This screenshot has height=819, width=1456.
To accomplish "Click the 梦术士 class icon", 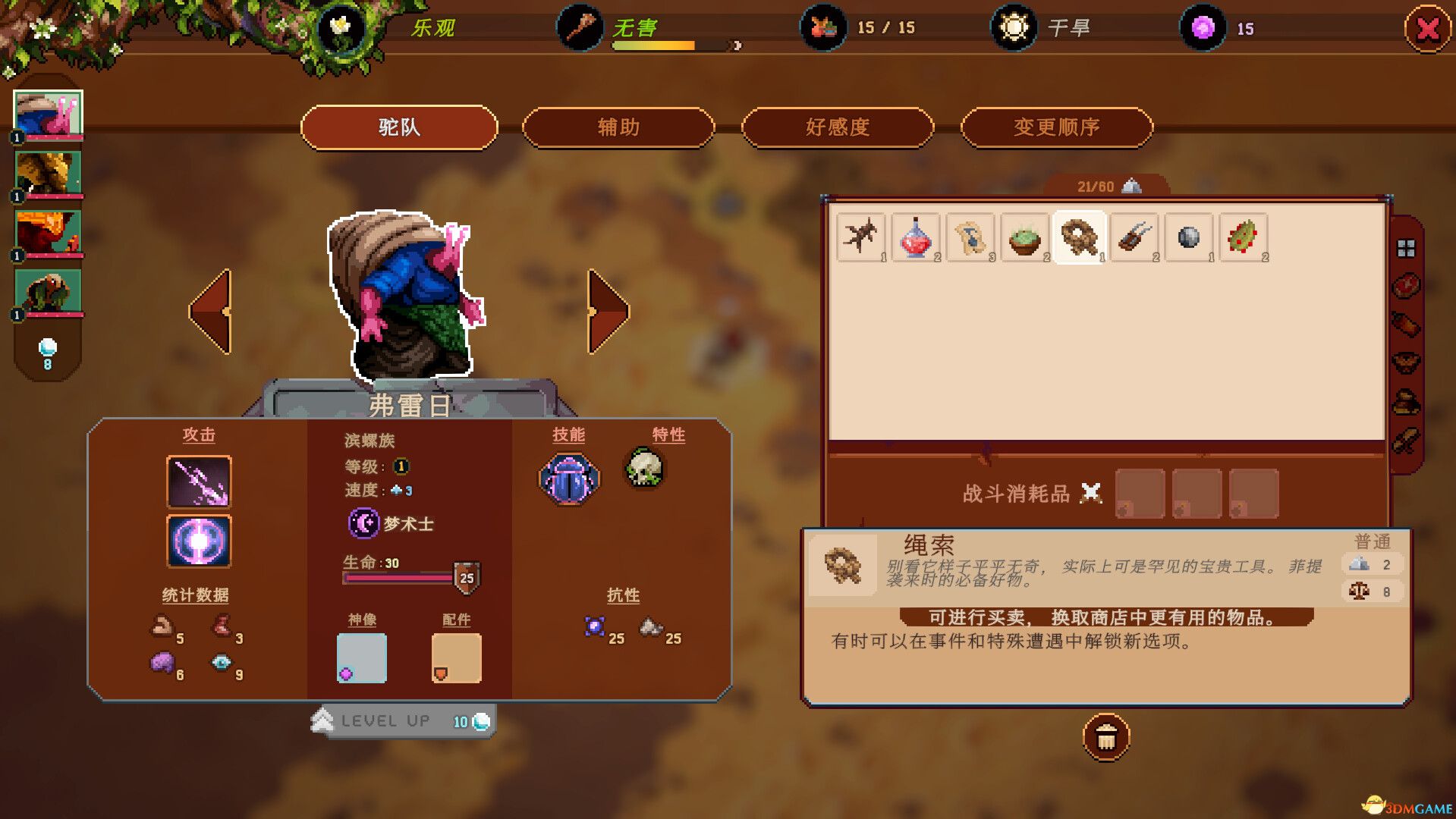I will [363, 523].
